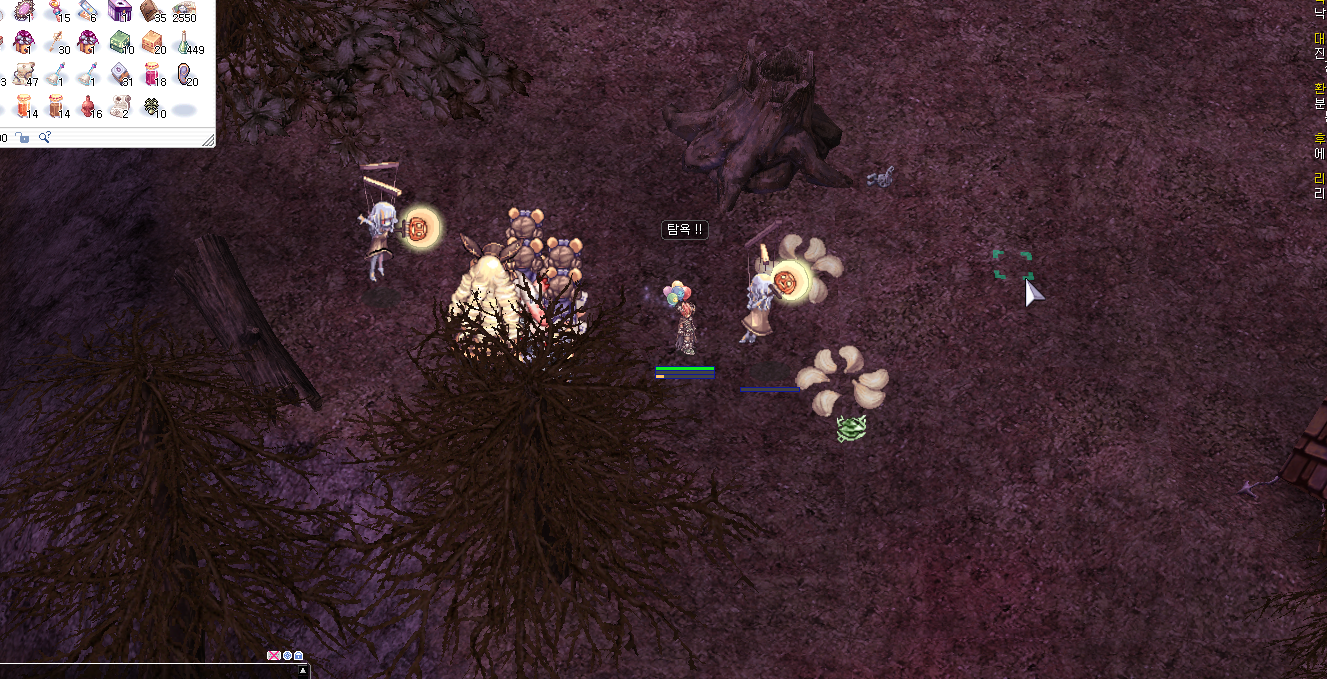Select the purple gift box item
The width and height of the screenshot is (1327, 679).
(120, 11)
